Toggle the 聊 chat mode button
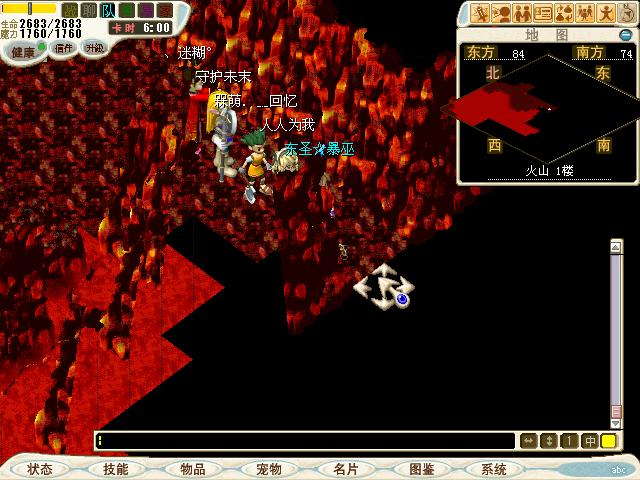The image size is (640, 480). click(x=89, y=10)
